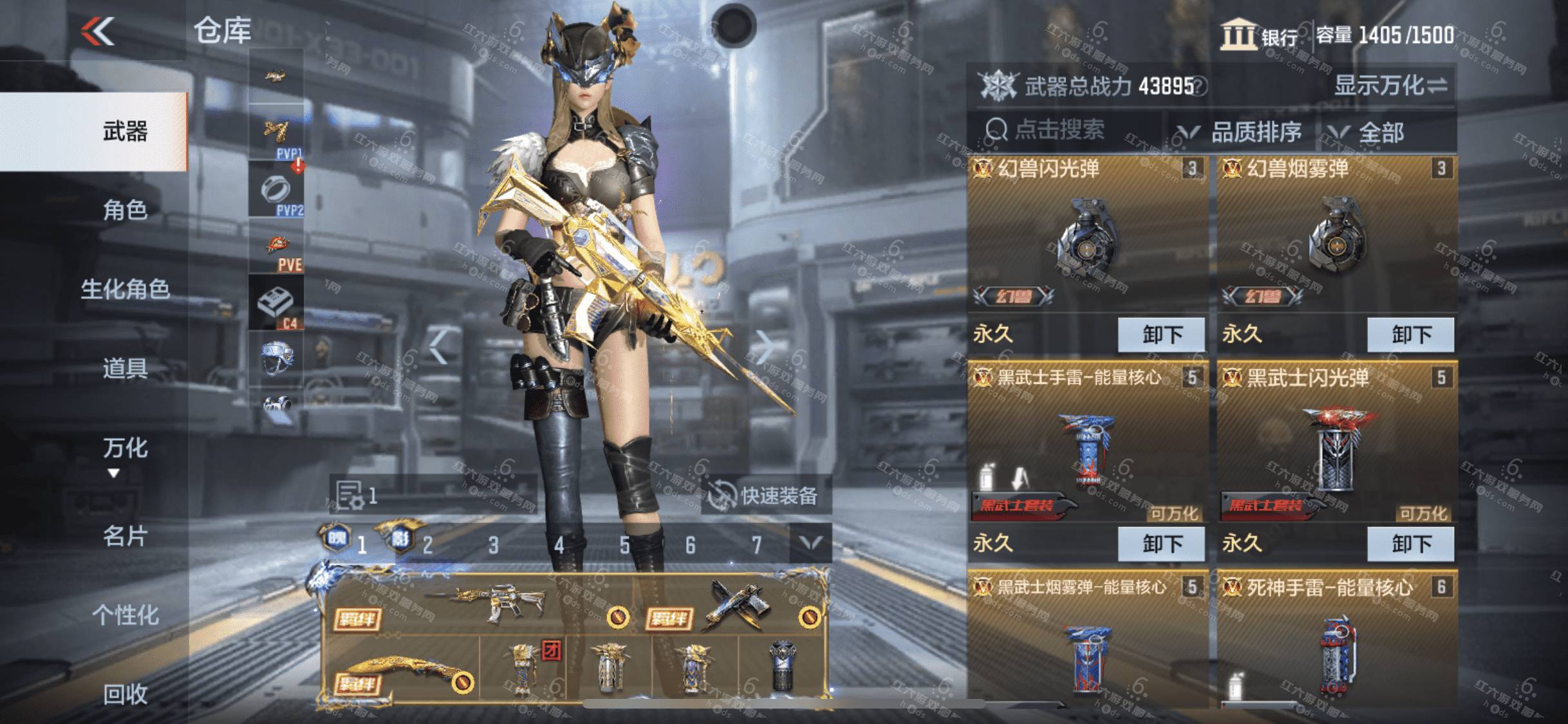Switch to the 个性化 section
This screenshot has width=1568, height=724.
point(125,615)
